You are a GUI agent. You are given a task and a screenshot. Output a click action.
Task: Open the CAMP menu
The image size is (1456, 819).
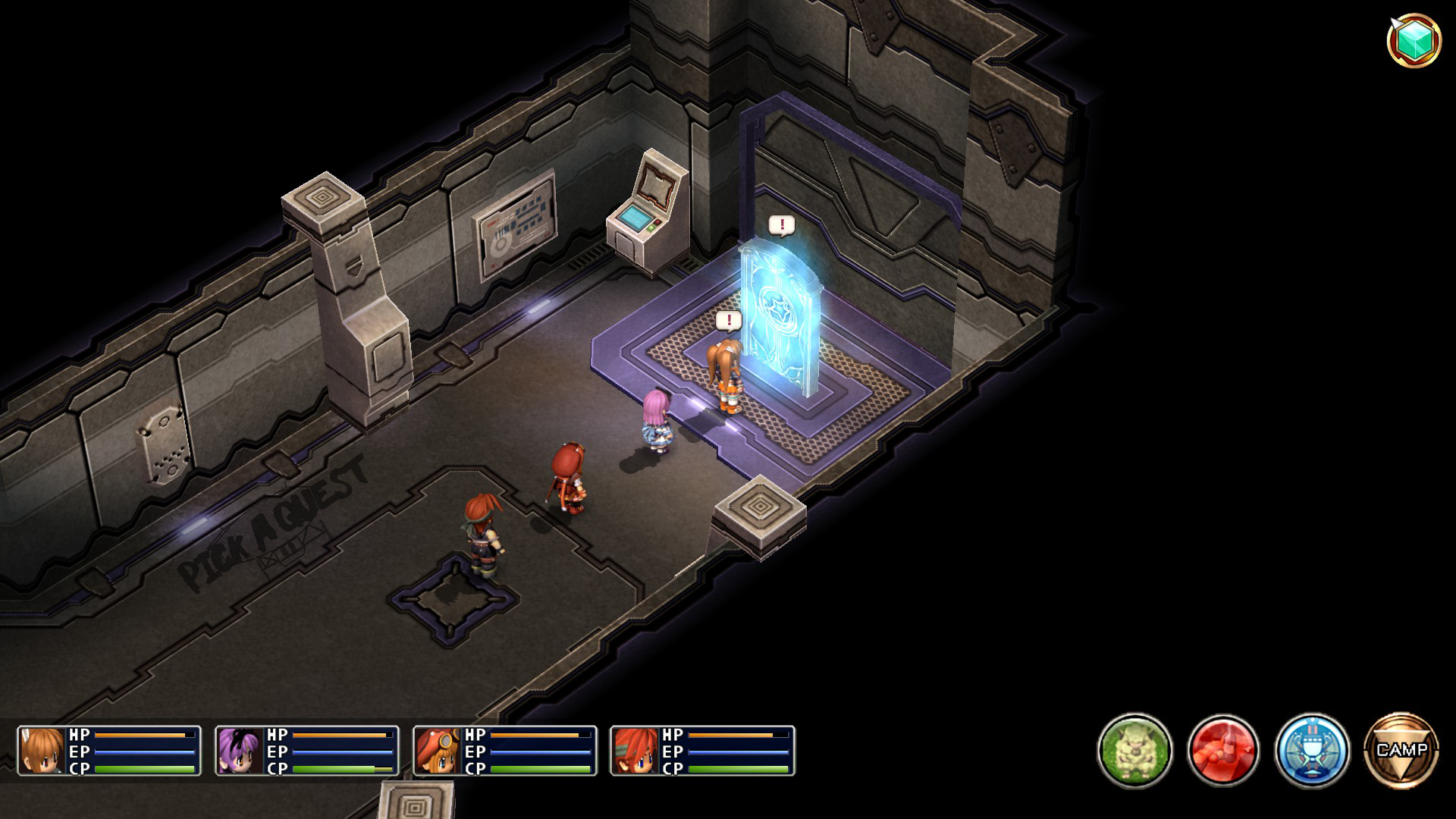pos(1401,750)
